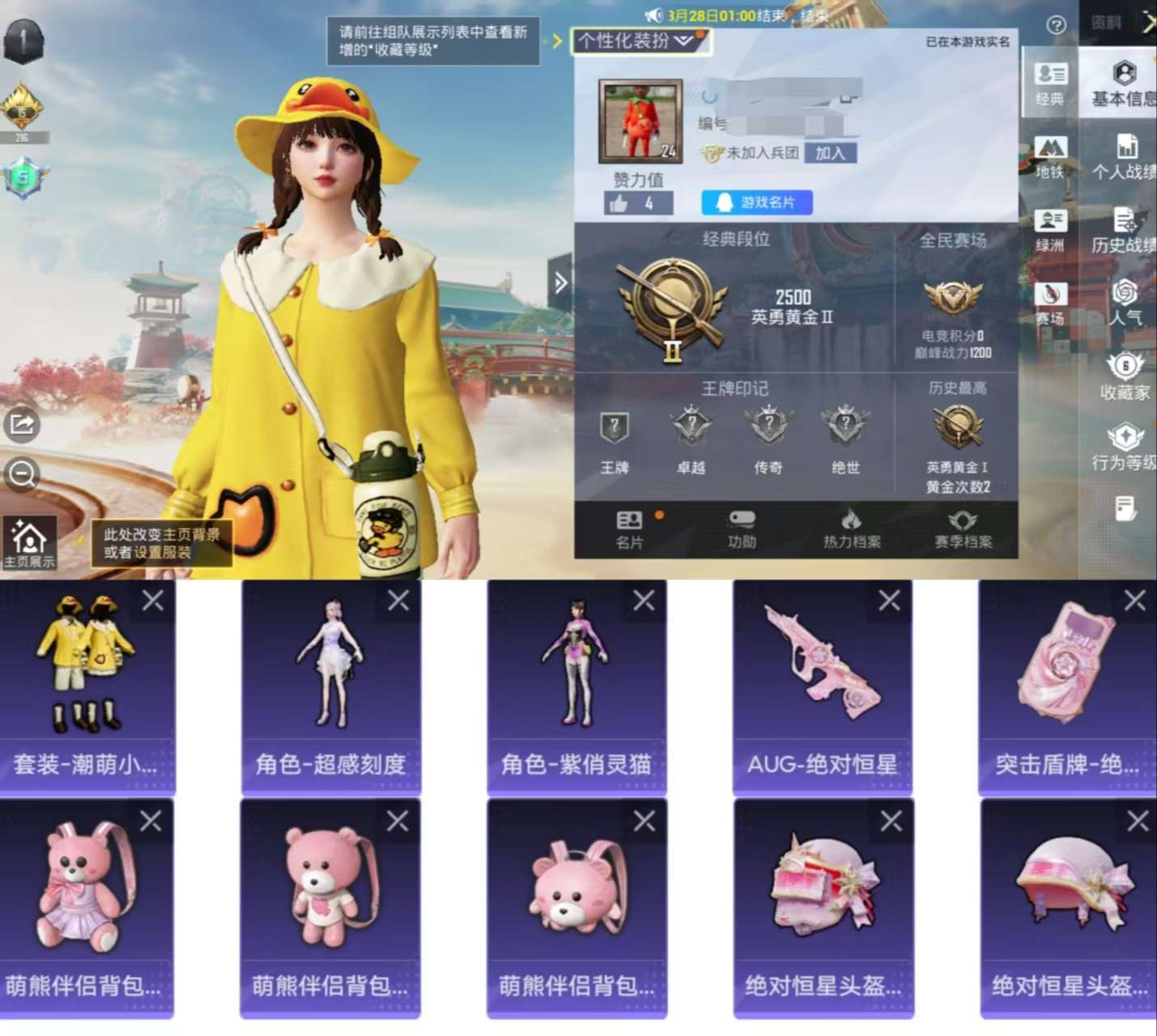This screenshot has width=1157, height=1036.
Task: Expand the 个性化装扮 dropdown
Action: point(639,38)
